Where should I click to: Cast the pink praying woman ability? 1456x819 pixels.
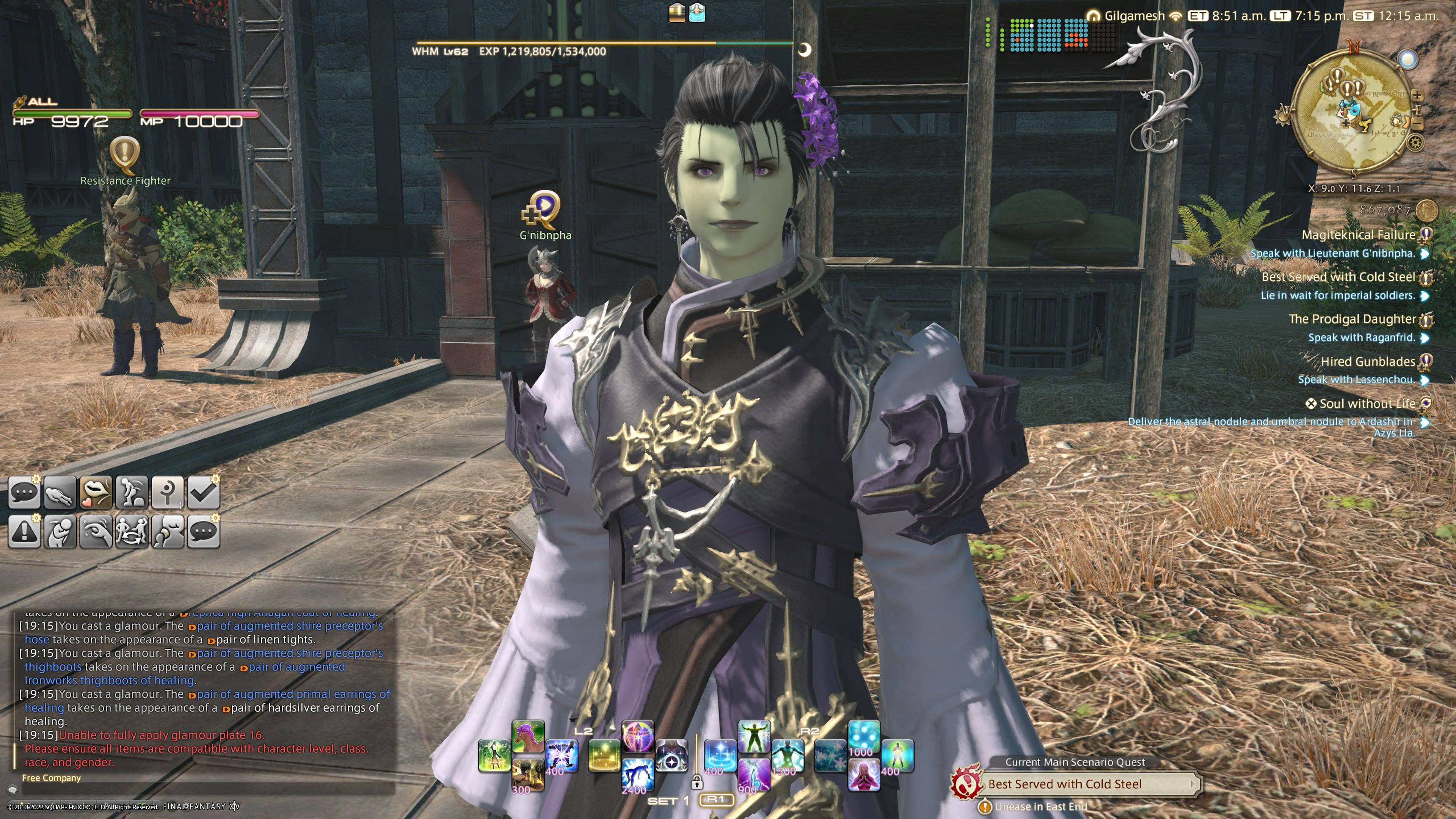pyautogui.click(x=864, y=774)
